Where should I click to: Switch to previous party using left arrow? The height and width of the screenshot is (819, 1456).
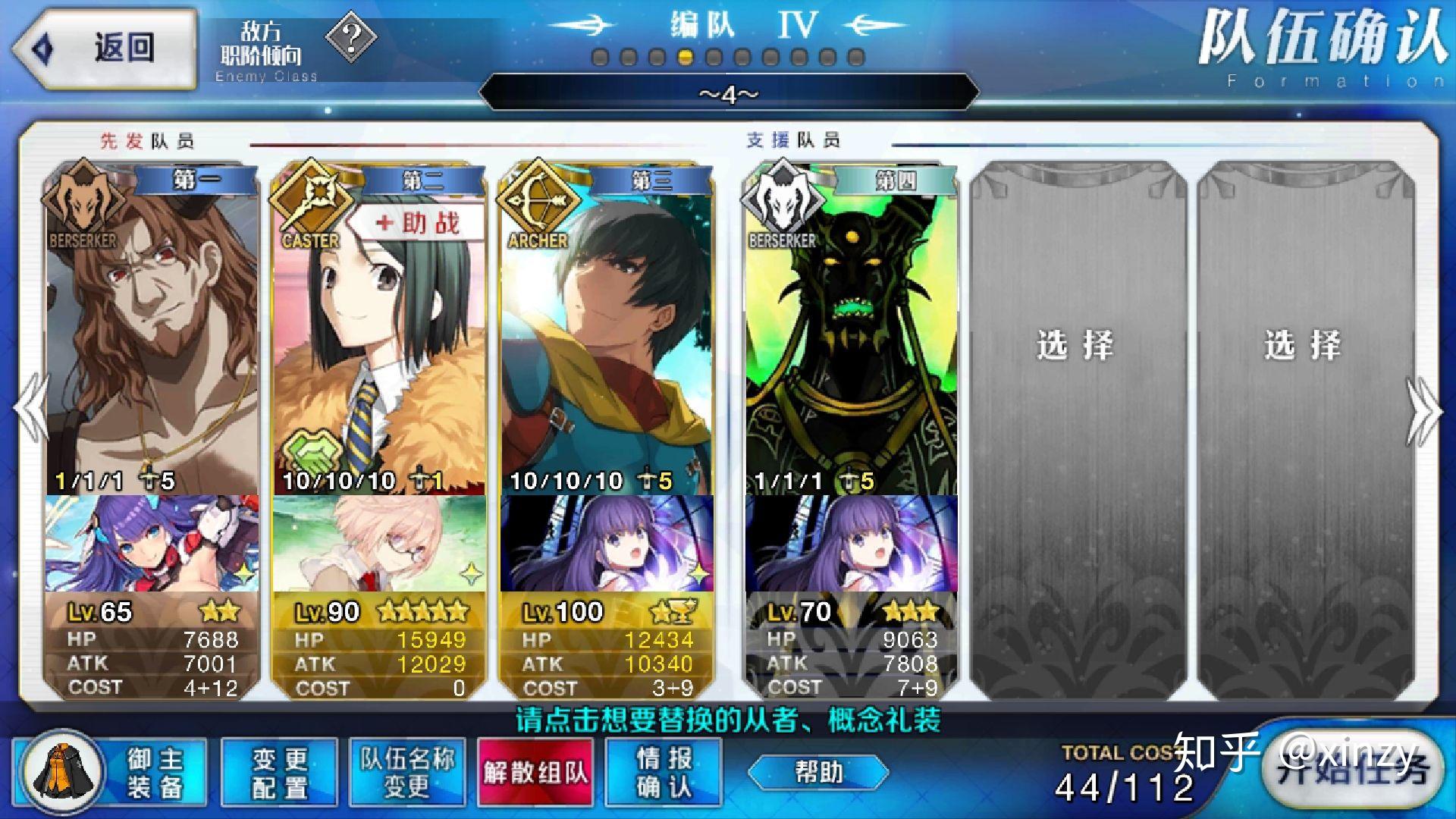(32, 409)
